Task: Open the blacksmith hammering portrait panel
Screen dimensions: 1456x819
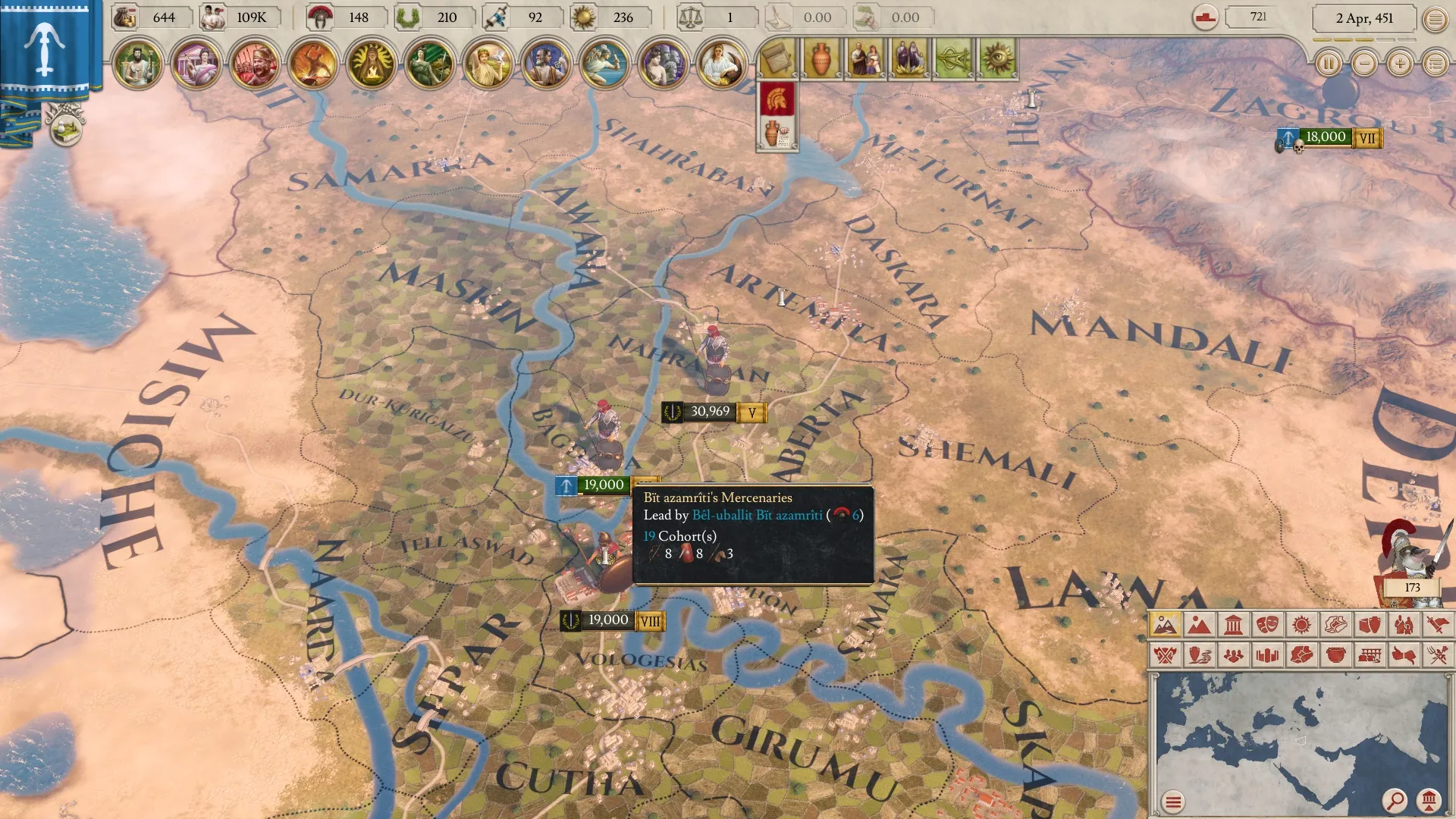Action: click(x=312, y=64)
